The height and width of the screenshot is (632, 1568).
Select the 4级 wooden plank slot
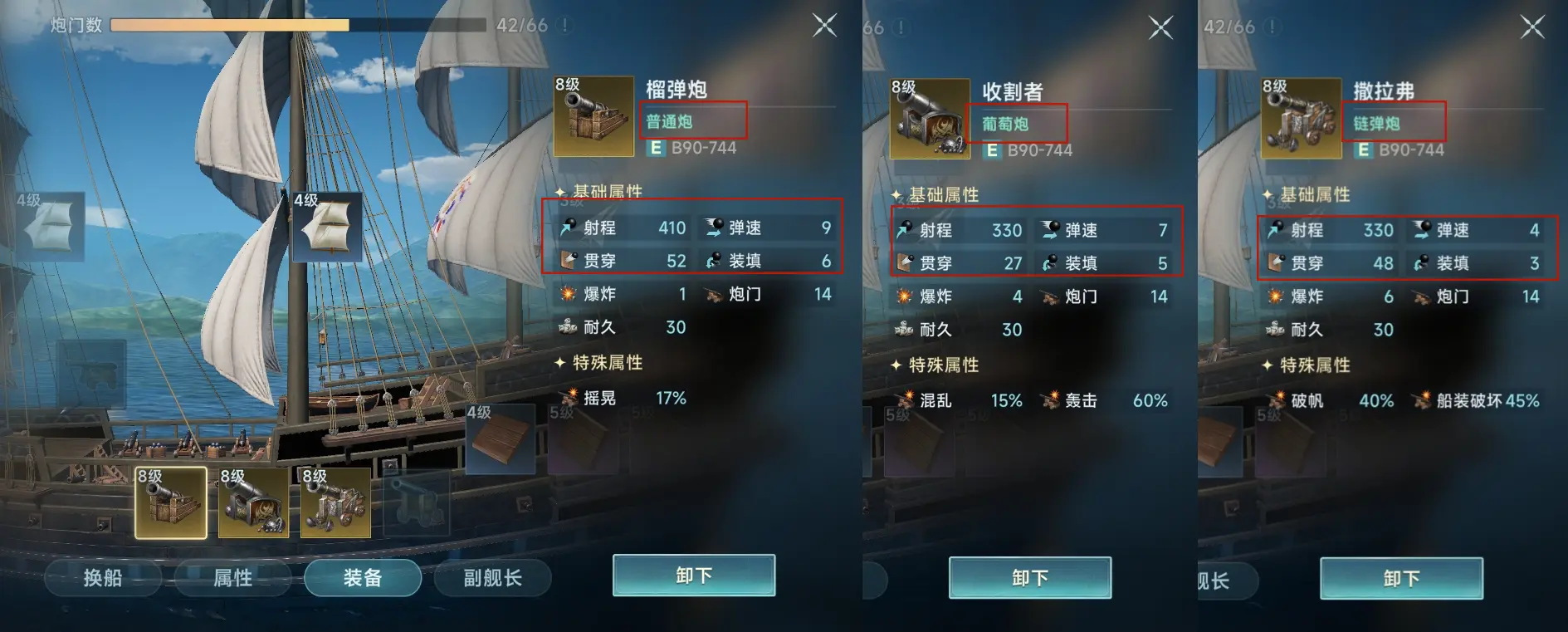500,438
